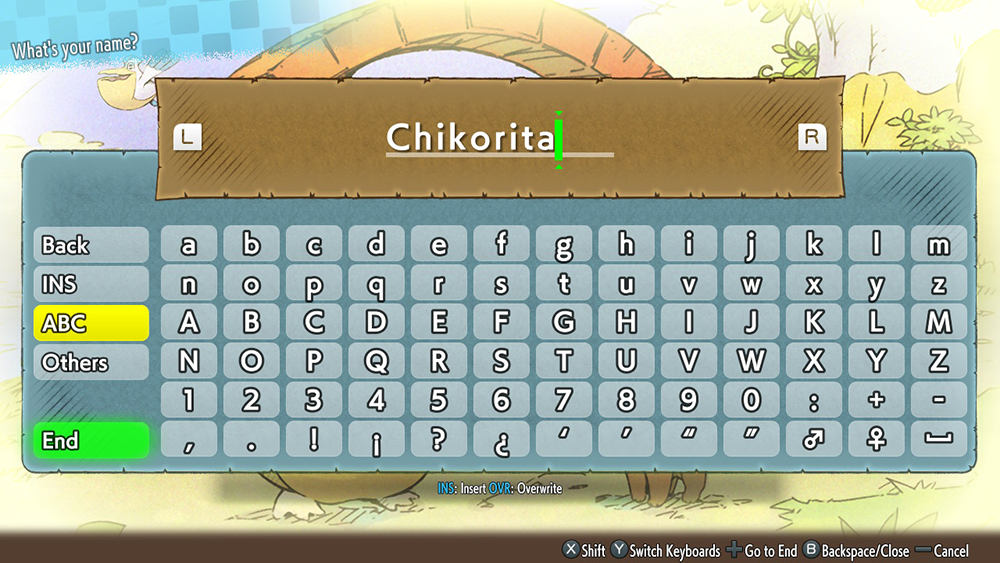Toggle INS insert mode
Viewport: 1000px width, 563px height.
(x=91, y=284)
